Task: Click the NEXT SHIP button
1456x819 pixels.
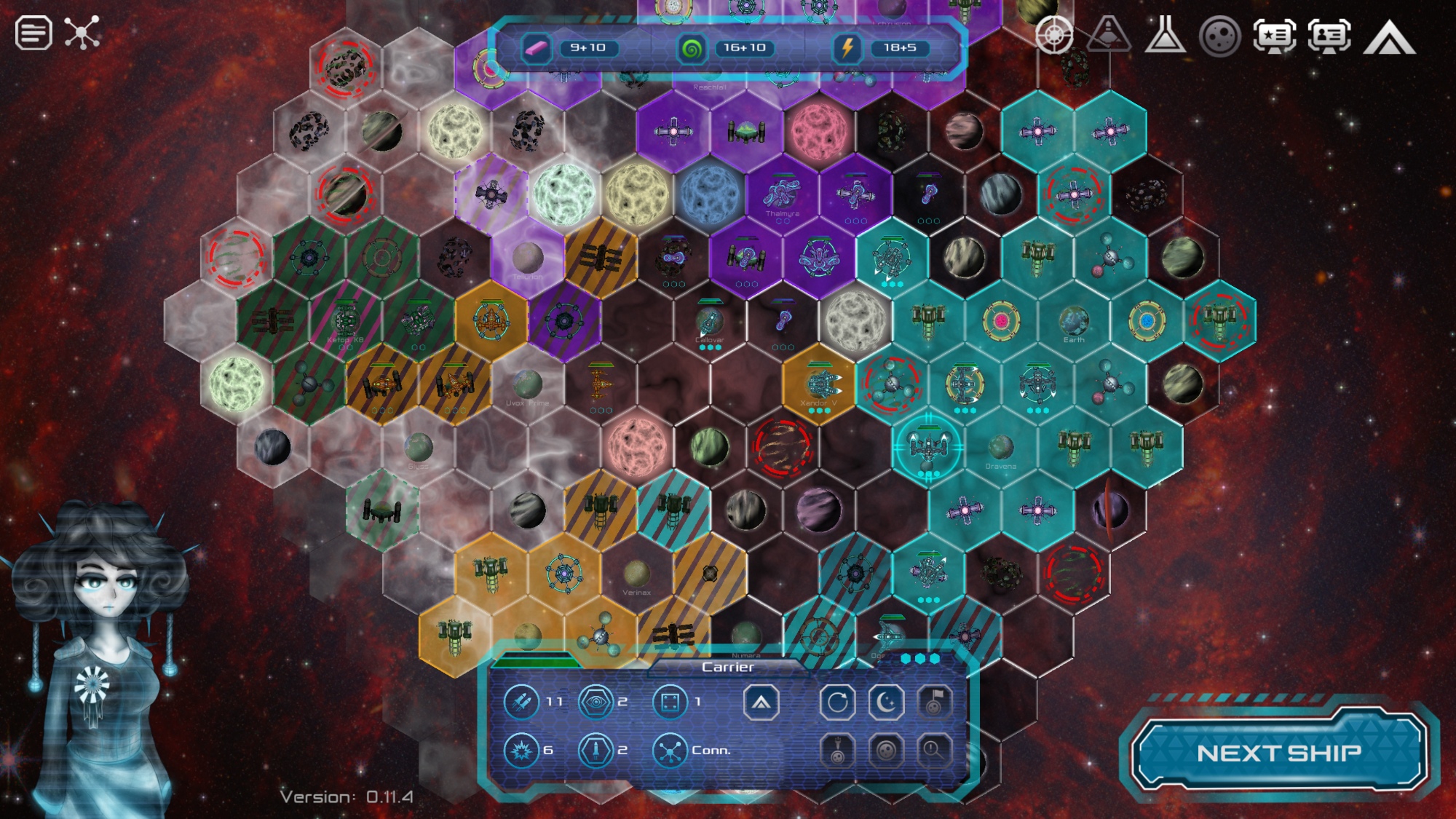Action: tap(1278, 752)
